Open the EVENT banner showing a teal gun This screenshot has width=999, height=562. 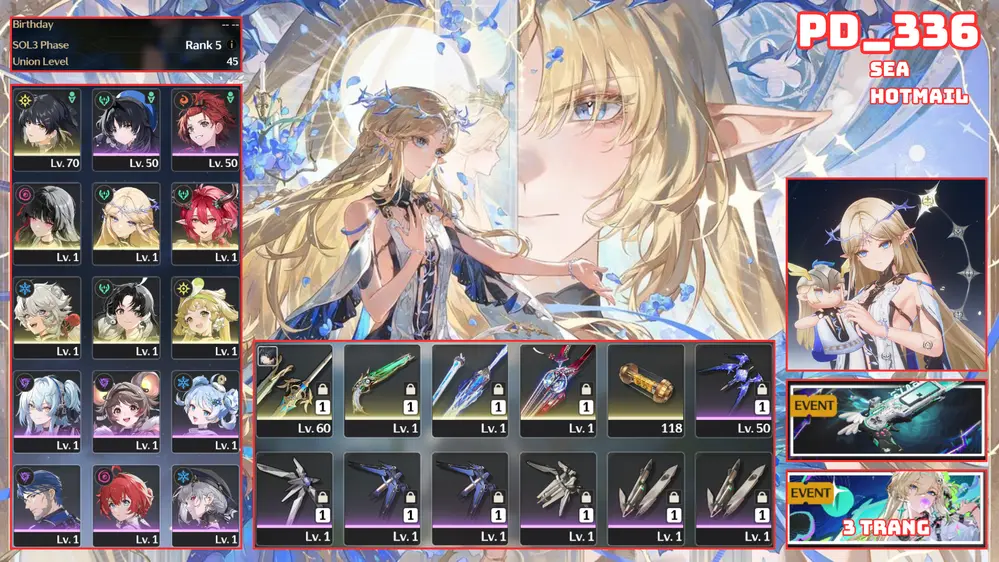pyautogui.click(x=885, y=420)
